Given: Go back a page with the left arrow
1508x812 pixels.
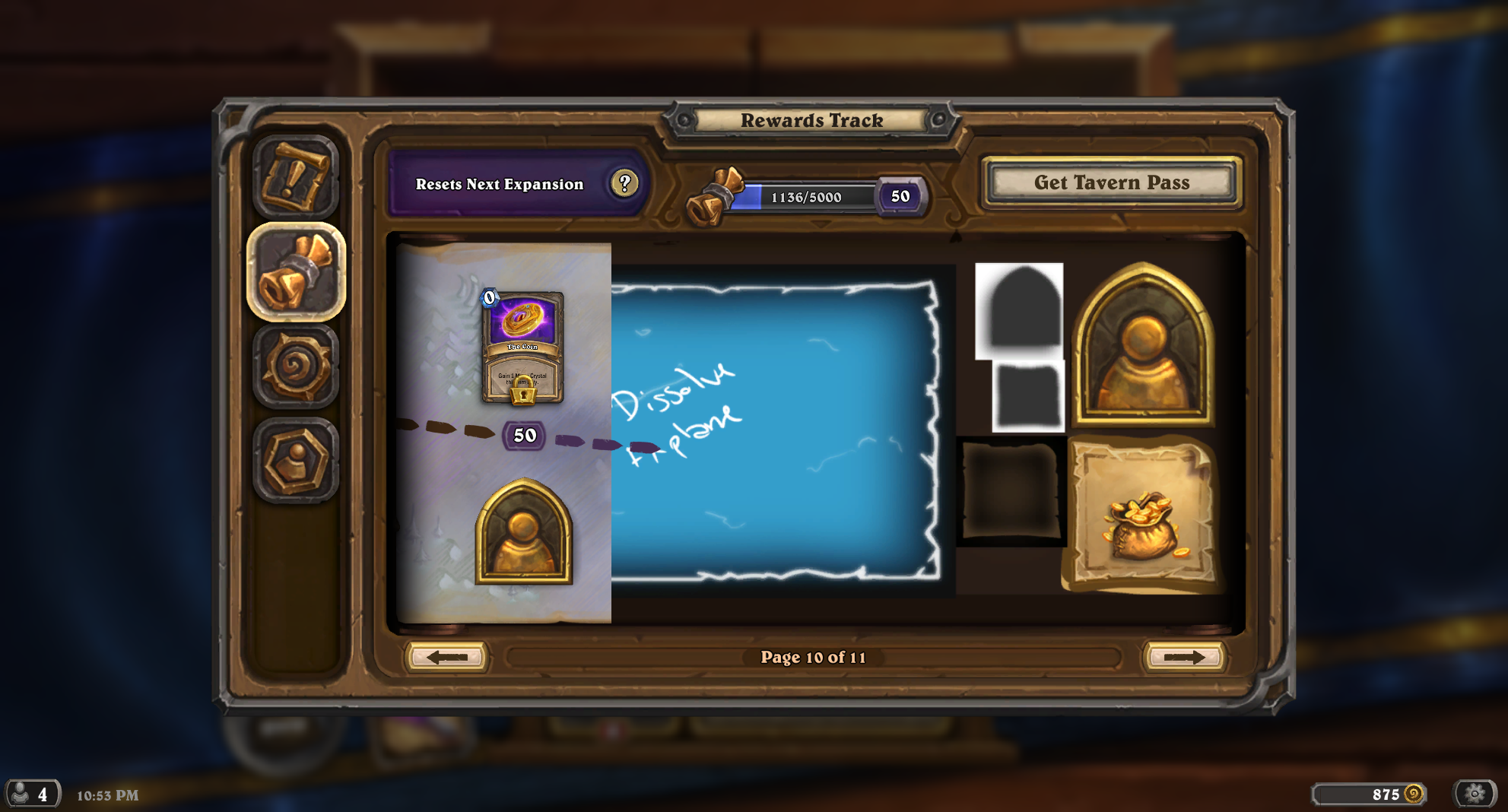Looking at the screenshot, I should pyautogui.click(x=448, y=657).
